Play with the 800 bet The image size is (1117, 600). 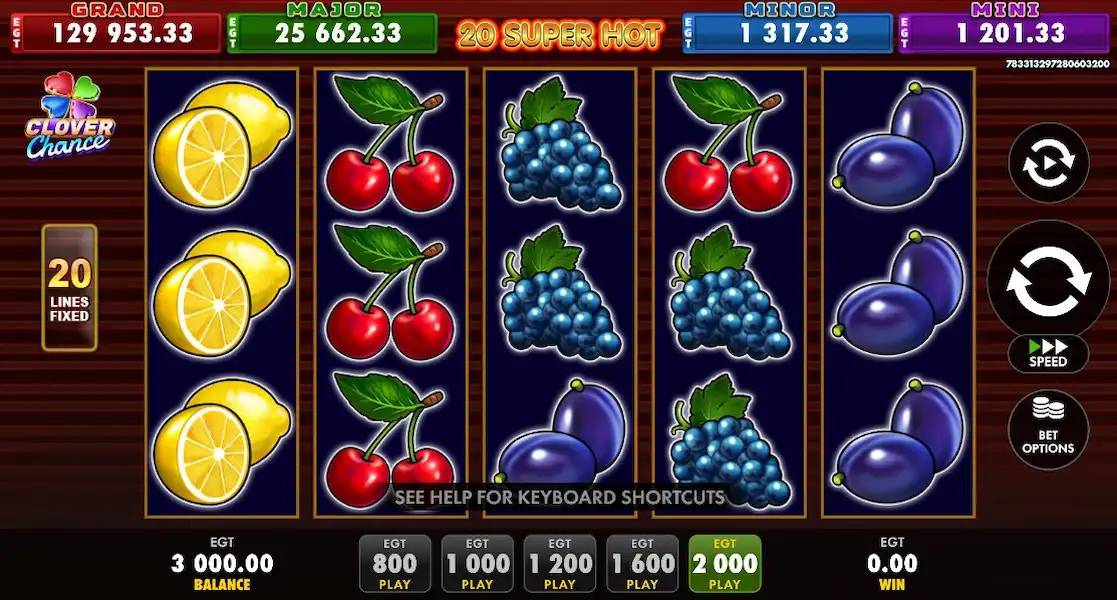tap(394, 564)
